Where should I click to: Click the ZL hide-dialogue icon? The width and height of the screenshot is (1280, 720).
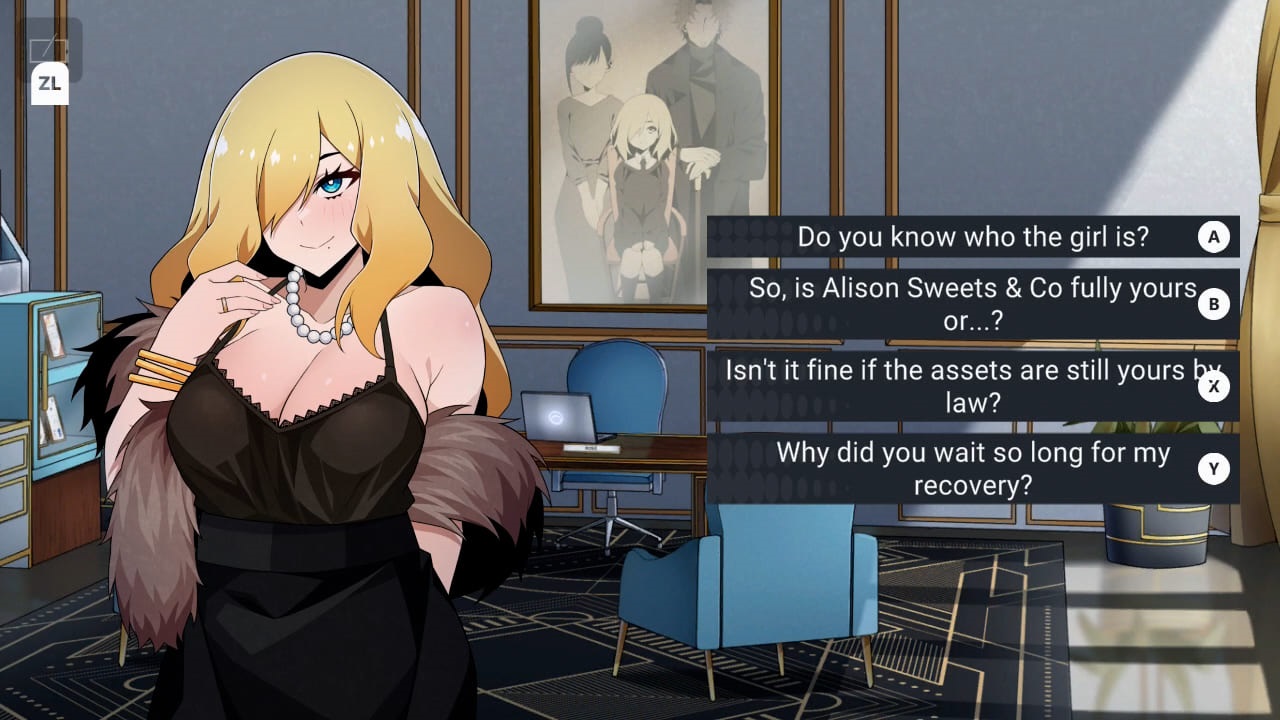click(50, 83)
